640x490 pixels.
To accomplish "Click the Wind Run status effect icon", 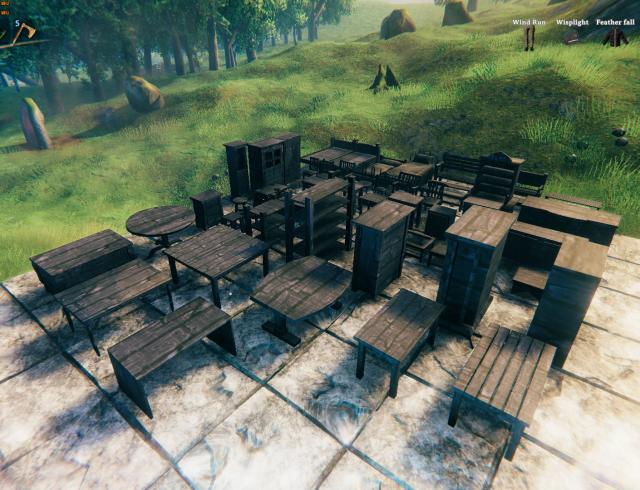I will click(529, 38).
